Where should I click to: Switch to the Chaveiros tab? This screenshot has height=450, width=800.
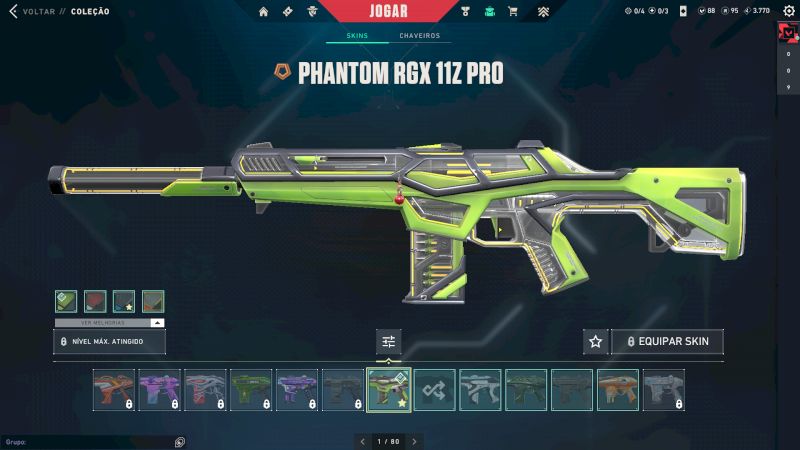[x=420, y=36]
